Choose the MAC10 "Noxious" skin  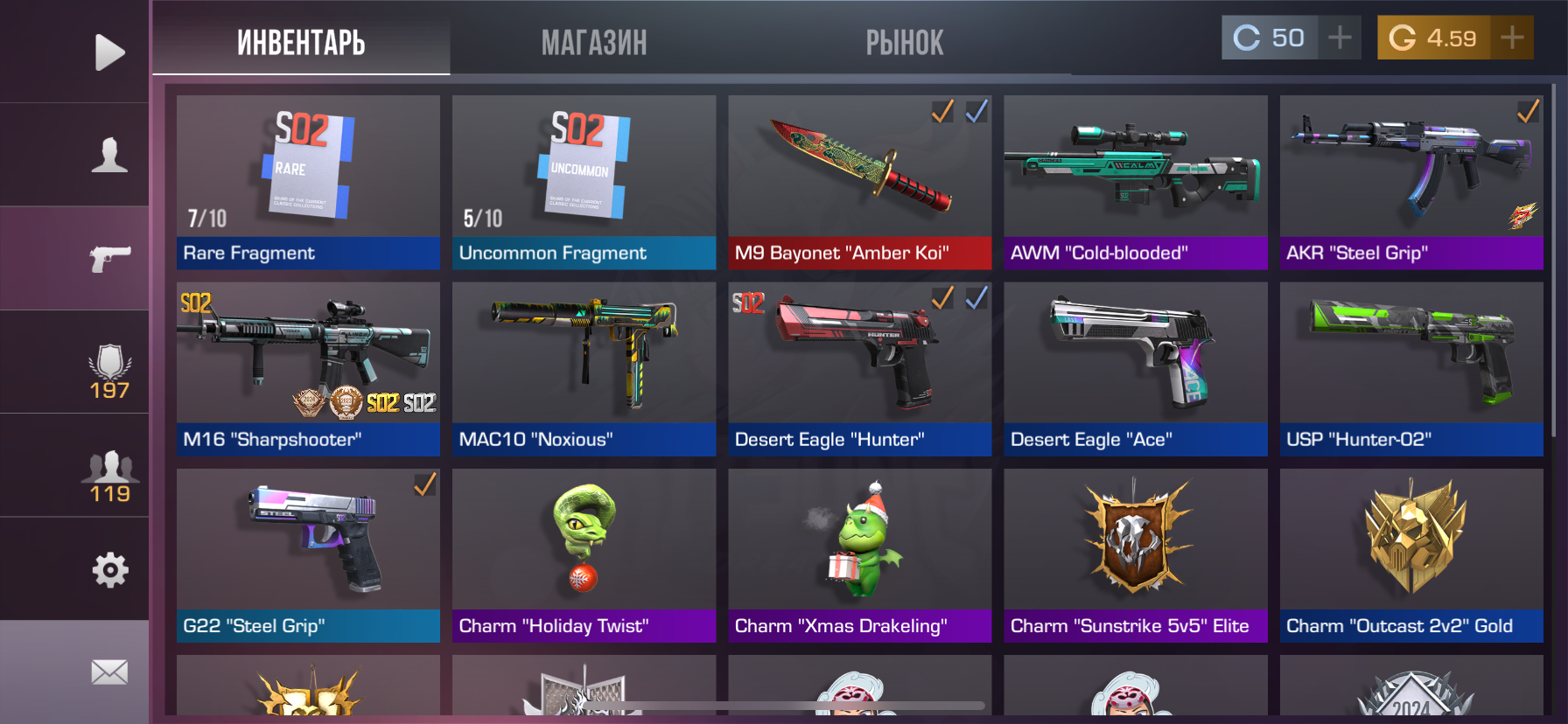[x=584, y=368]
